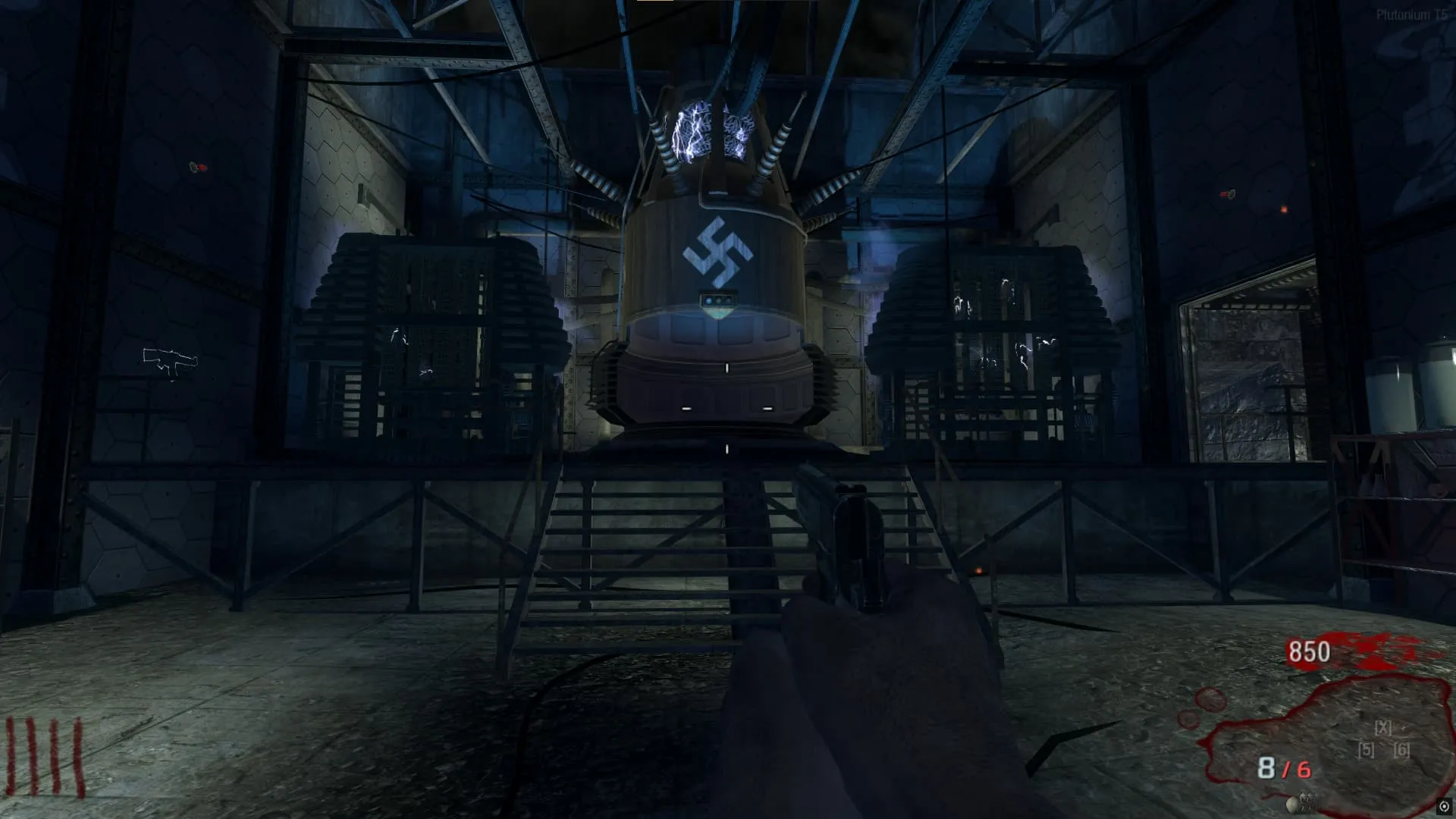This screenshot has height=819, width=1456.
Task: Click the circular overlay icon in the corner
Action: pos(1444,806)
